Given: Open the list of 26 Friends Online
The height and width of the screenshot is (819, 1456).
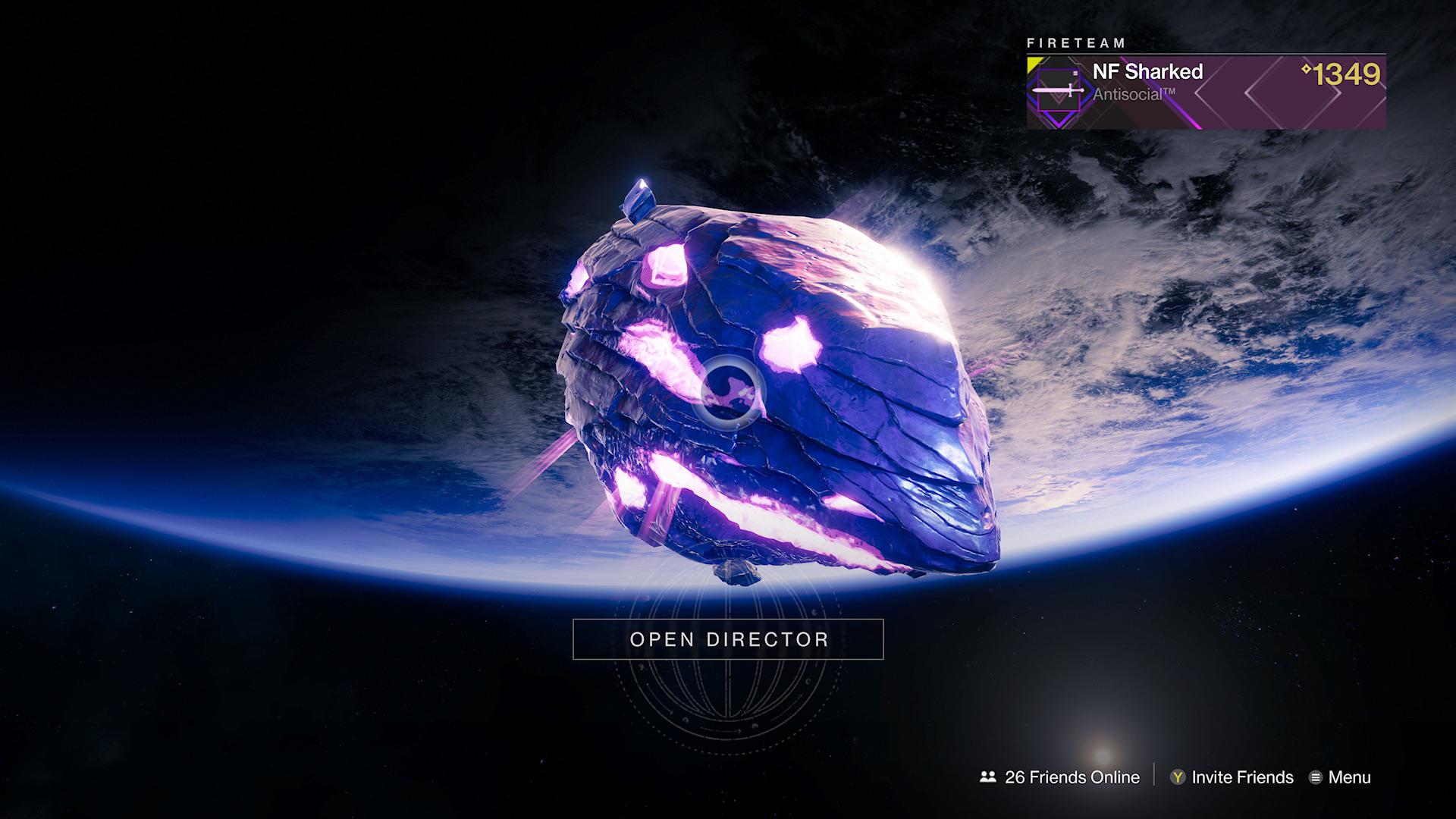Looking at the screenshot, I should [x=1070, y=777].
